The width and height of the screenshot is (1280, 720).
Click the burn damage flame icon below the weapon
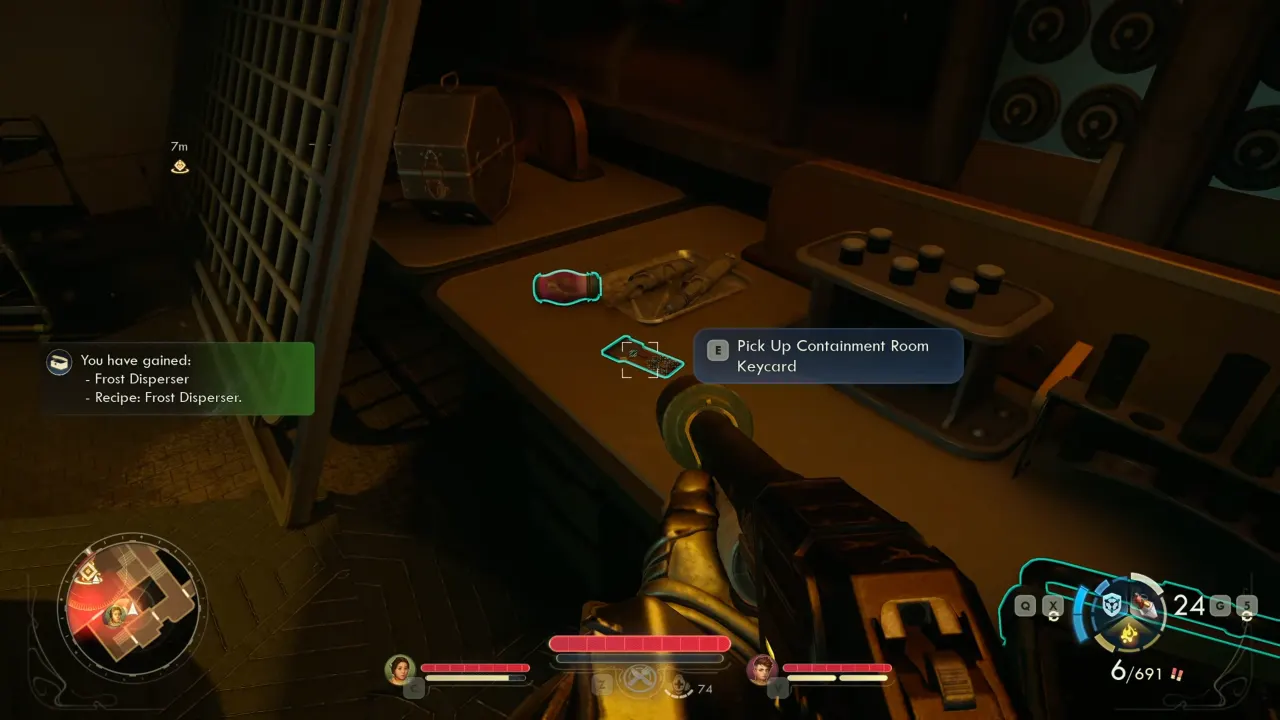pos(1128,633)
